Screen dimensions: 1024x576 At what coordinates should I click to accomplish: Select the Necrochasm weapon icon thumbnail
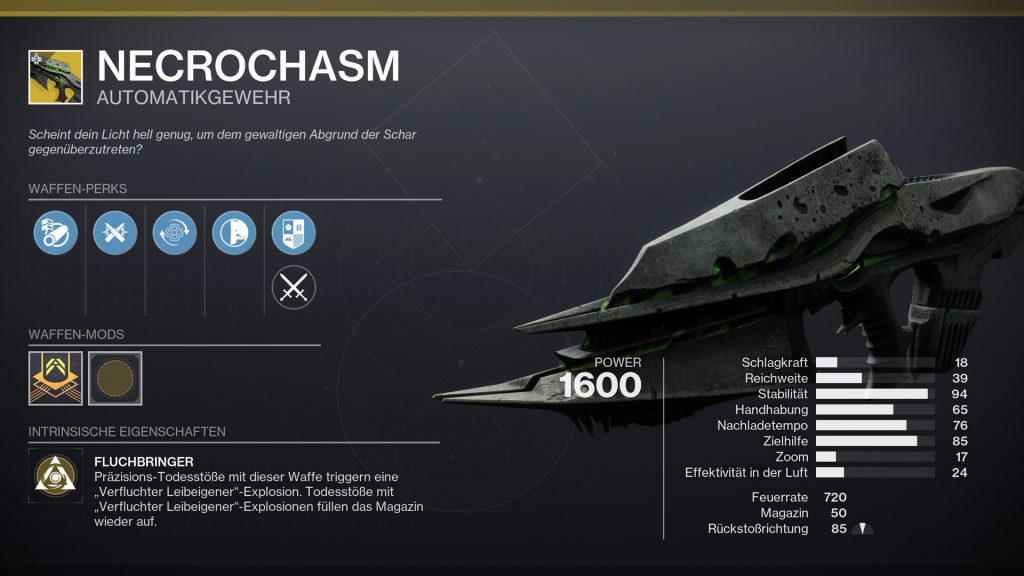56,77
